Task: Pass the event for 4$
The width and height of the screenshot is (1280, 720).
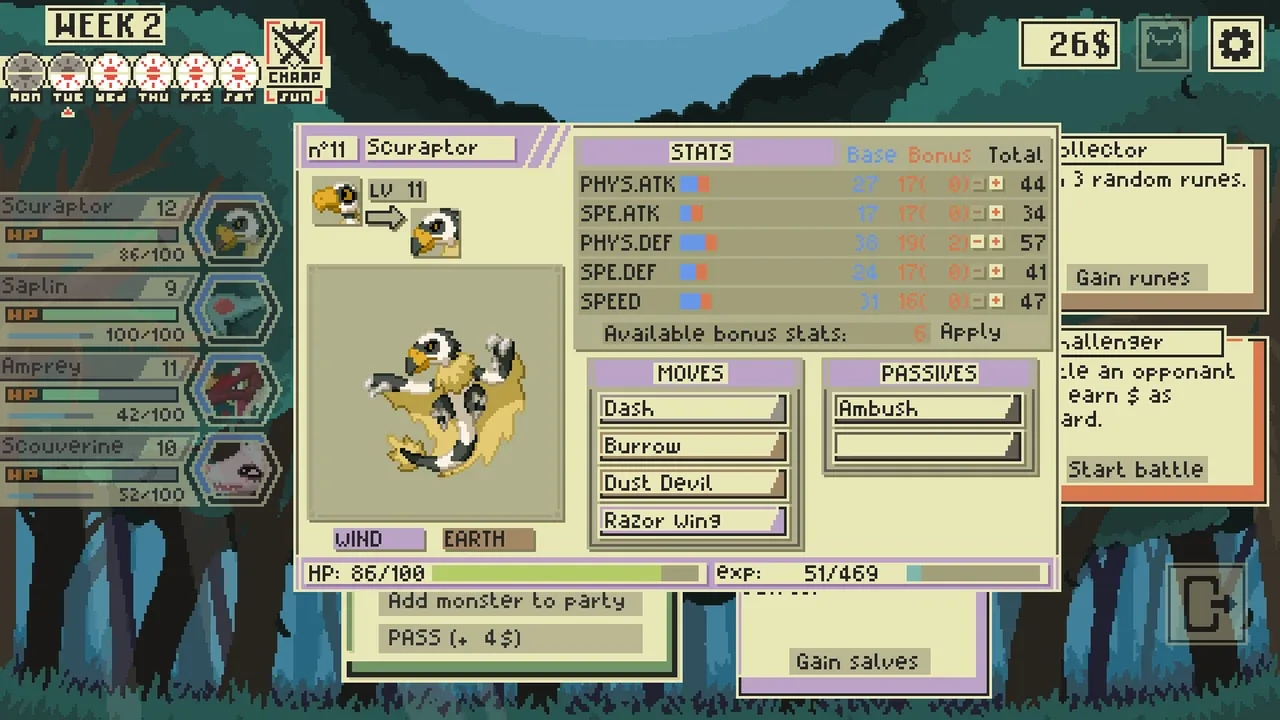Action: [x=510, y=638]
